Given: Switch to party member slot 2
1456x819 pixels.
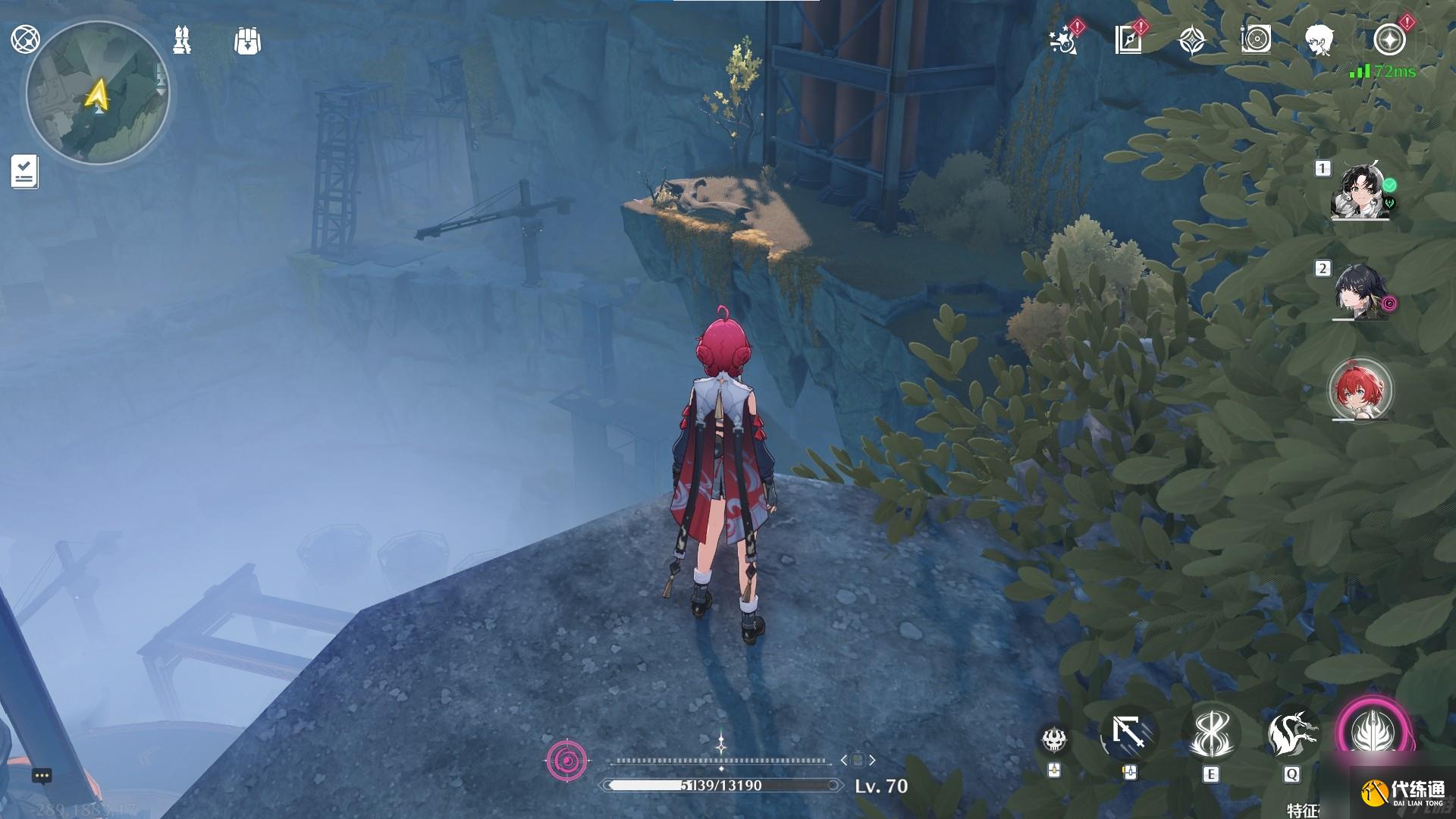Looking at the screenshot, I should (1360, 292).
